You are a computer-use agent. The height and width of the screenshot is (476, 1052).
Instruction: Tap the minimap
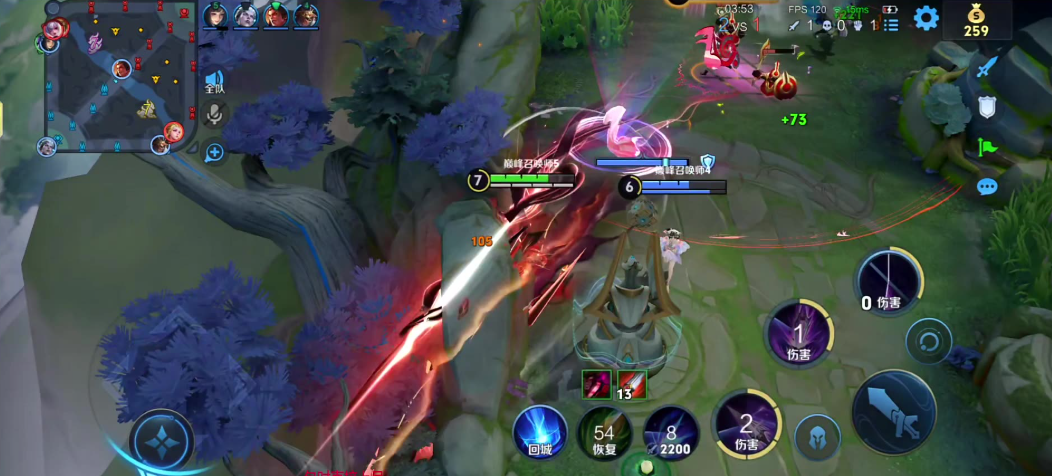[x=119, y=78]
